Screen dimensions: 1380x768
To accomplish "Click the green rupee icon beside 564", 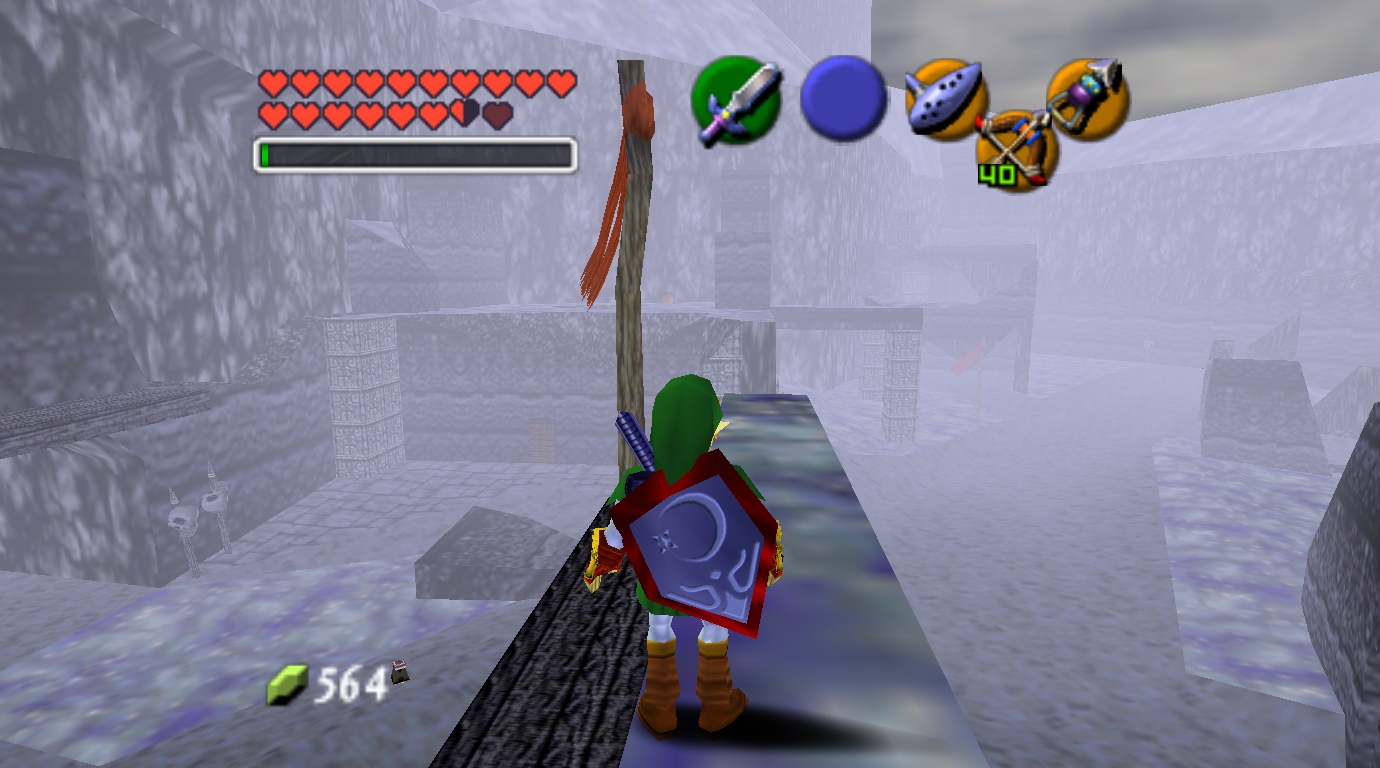I will [287, 683].
